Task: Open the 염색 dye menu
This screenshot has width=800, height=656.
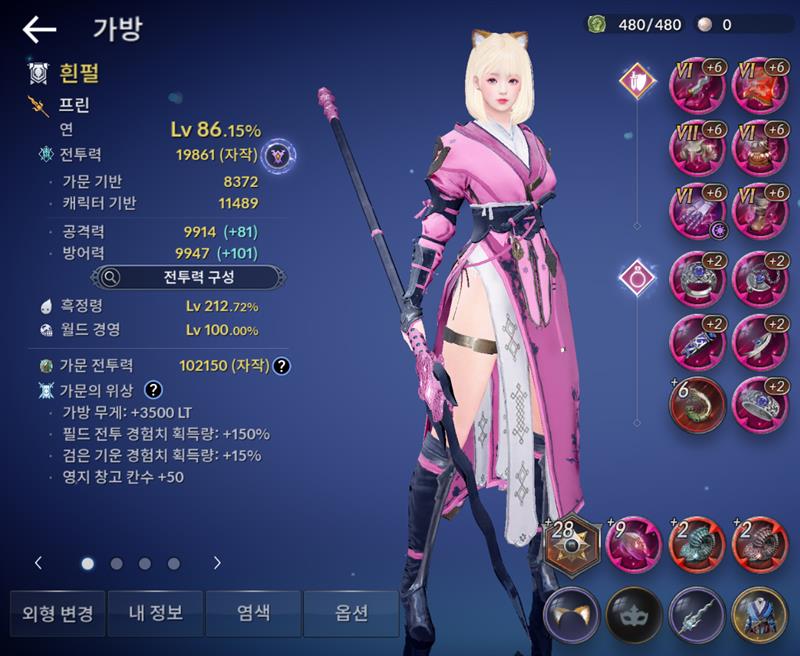Action: pos(253,613)
